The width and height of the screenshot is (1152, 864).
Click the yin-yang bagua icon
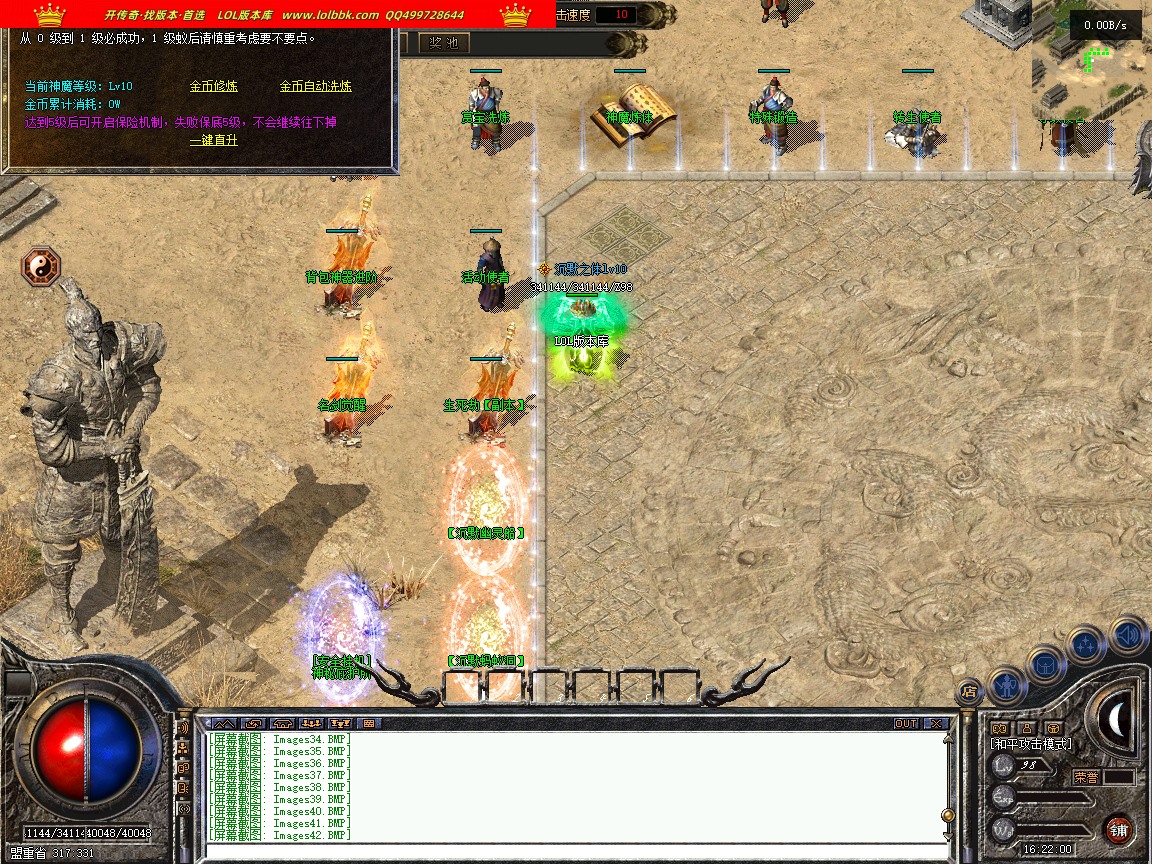[42, 266]
